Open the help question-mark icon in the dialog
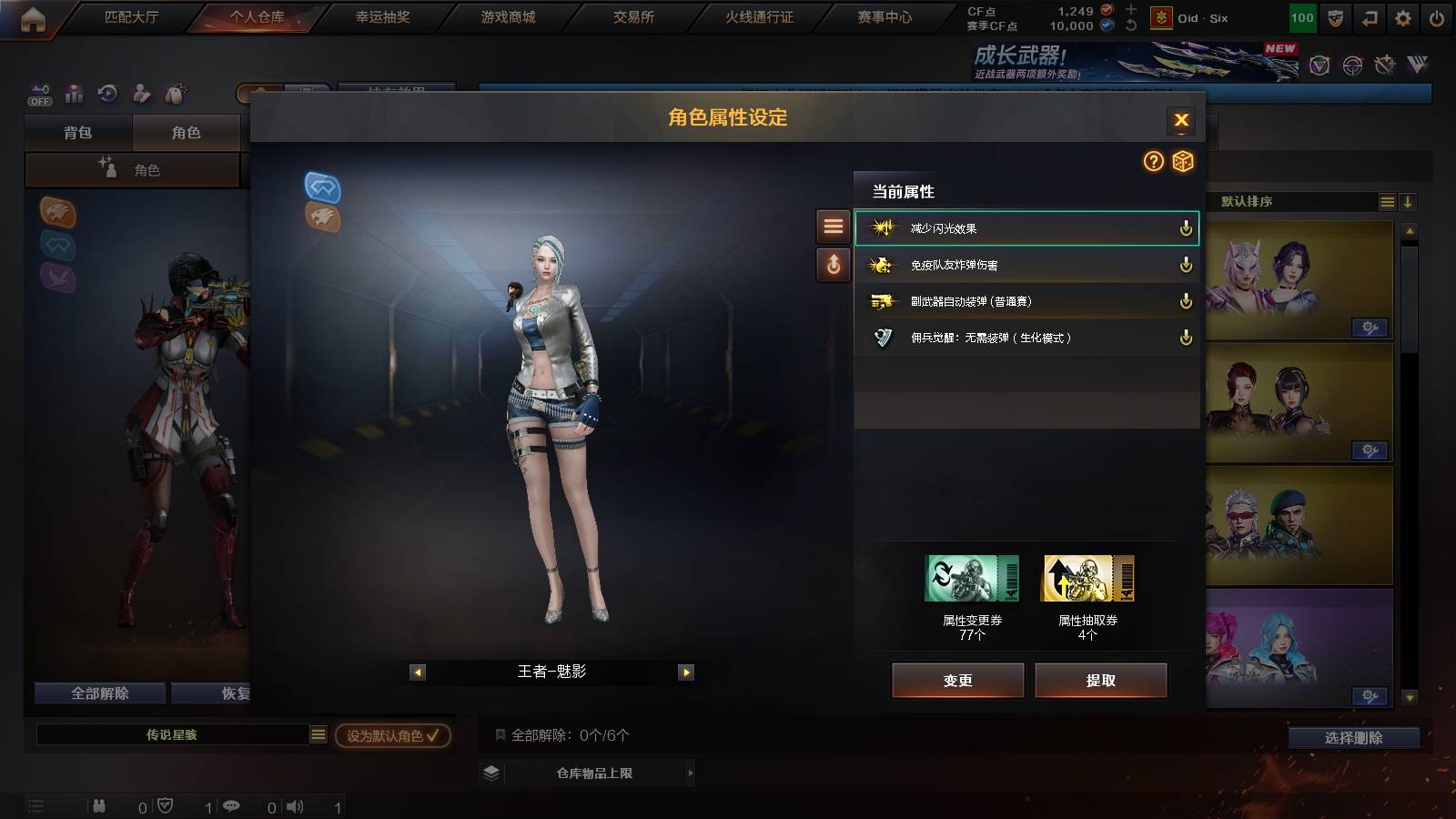The width and height of the screenshot is (1456, 819). point(1154,162)
